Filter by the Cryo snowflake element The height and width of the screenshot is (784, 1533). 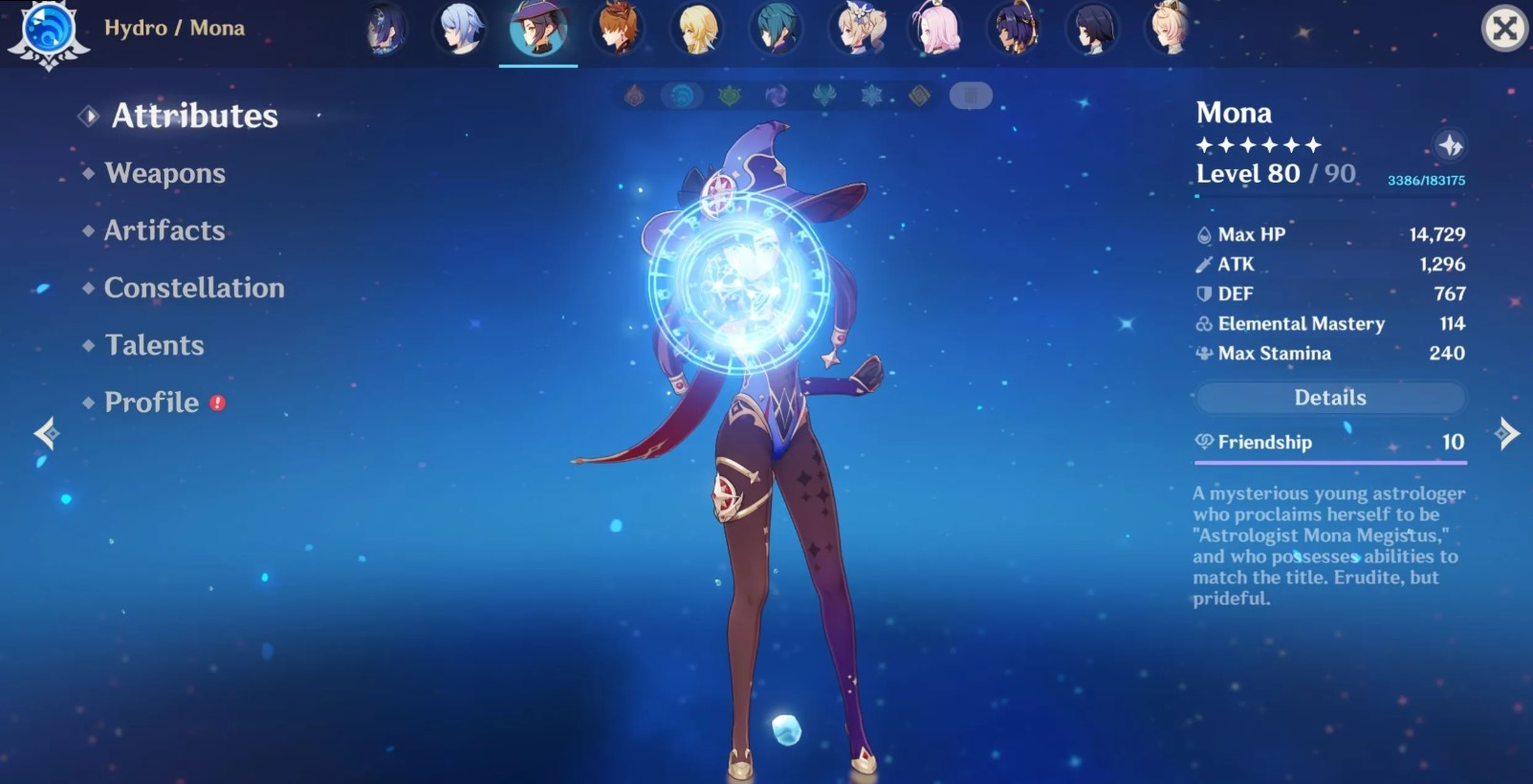pyautogui.click(x=871, y=96)
